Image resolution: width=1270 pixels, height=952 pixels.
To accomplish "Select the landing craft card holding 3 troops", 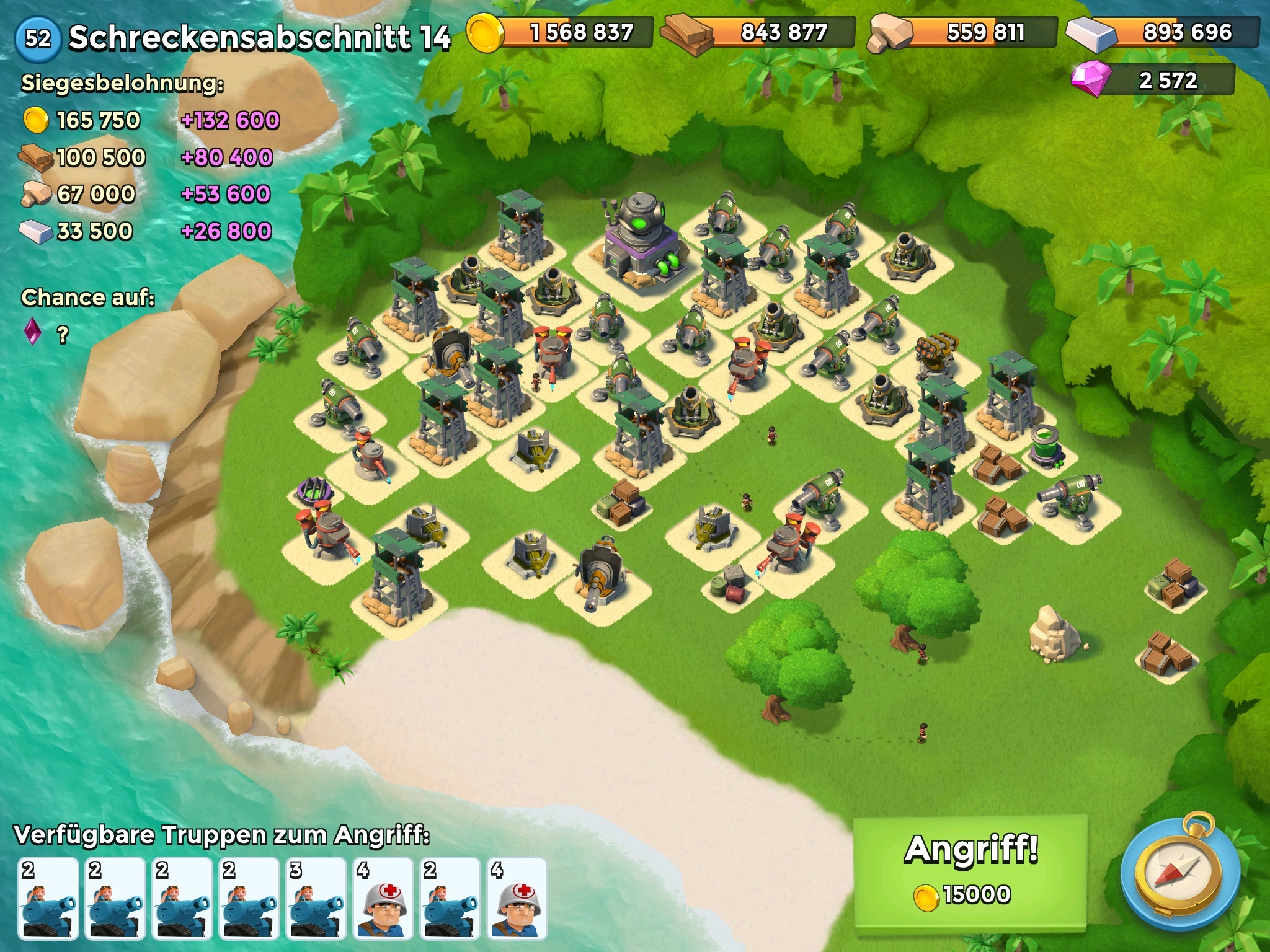I will [316, 898].
